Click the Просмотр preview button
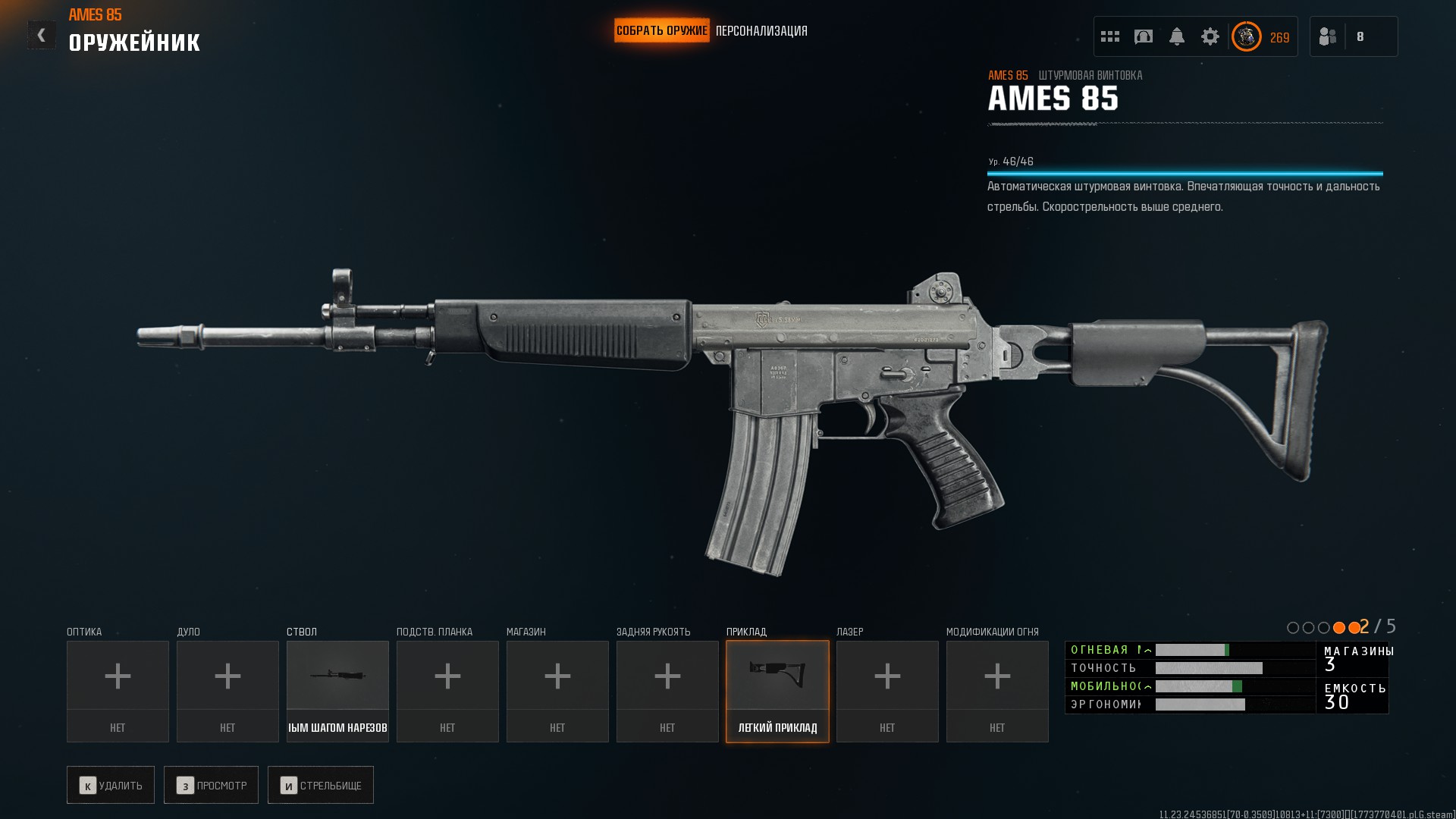Viewport: 1456px width, 819px height. click(211, 785)
